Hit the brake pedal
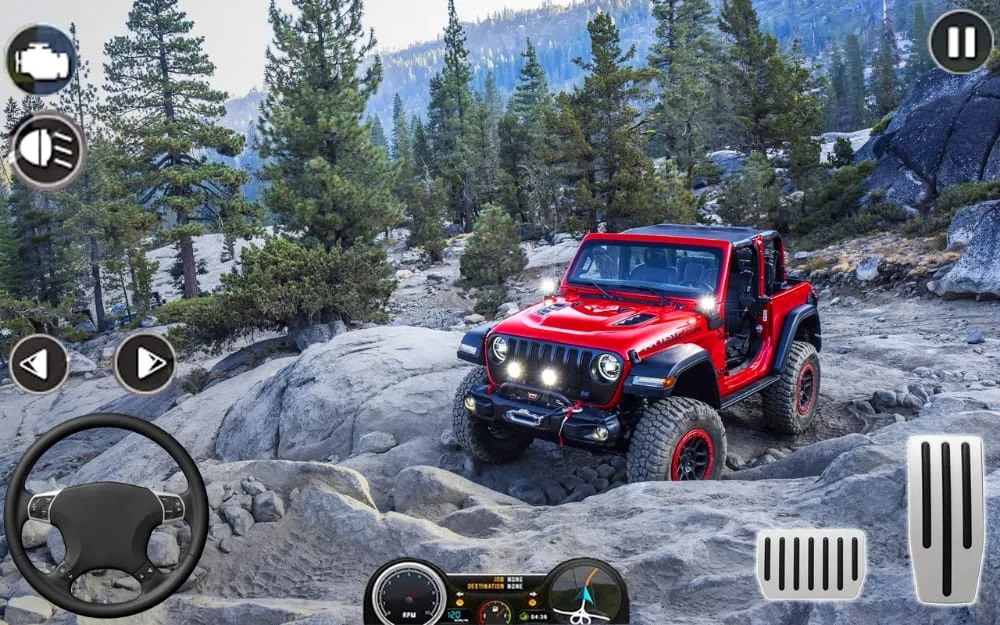The image size is (1000, 625). (x=811, y=565)
